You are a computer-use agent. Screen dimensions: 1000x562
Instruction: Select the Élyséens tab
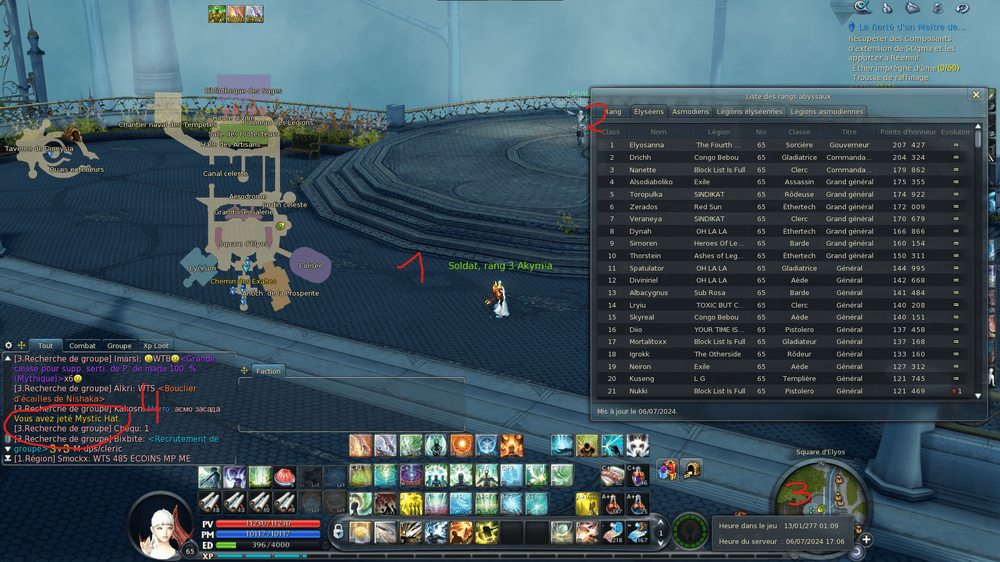tap(648, 112)
